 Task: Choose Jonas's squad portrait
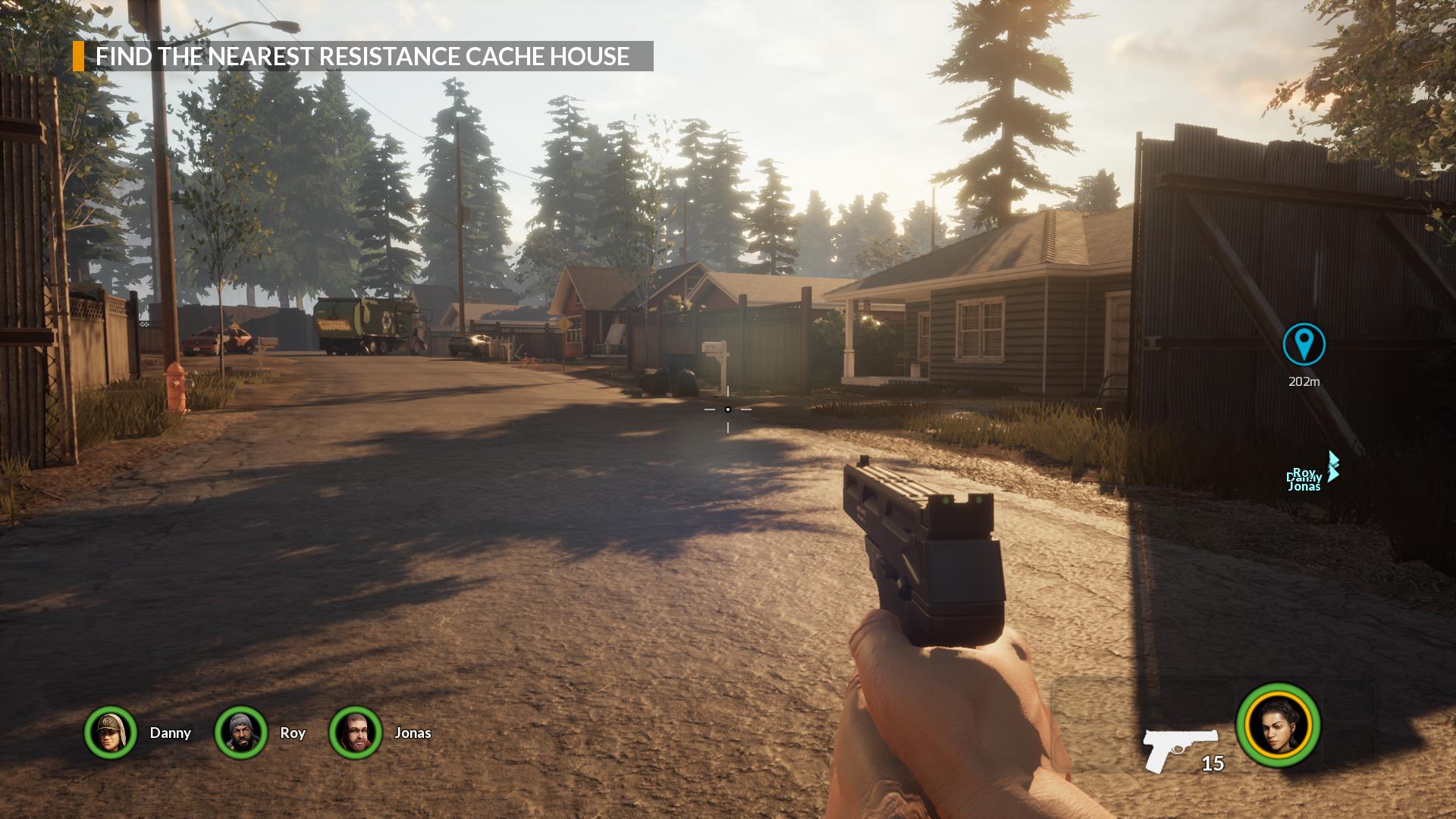click(355, 733)
